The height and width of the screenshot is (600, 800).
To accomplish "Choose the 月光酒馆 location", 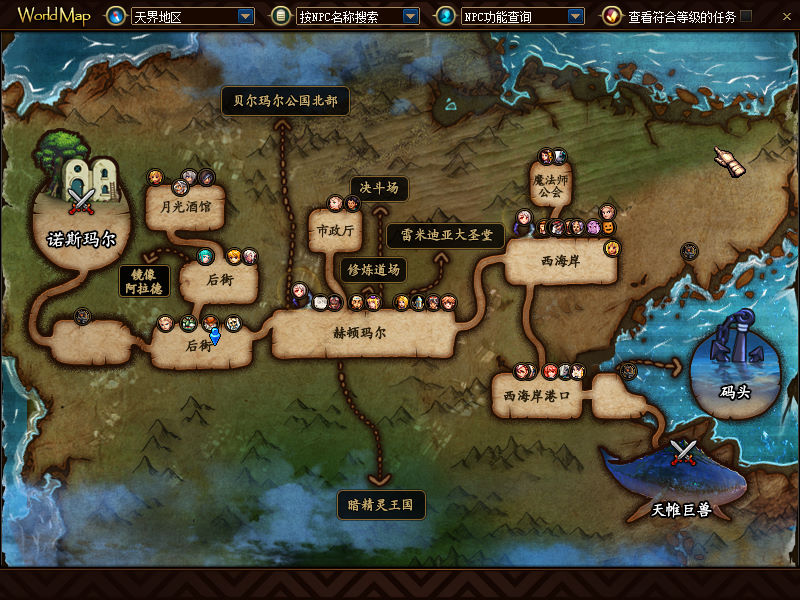I will pos(186,209).
